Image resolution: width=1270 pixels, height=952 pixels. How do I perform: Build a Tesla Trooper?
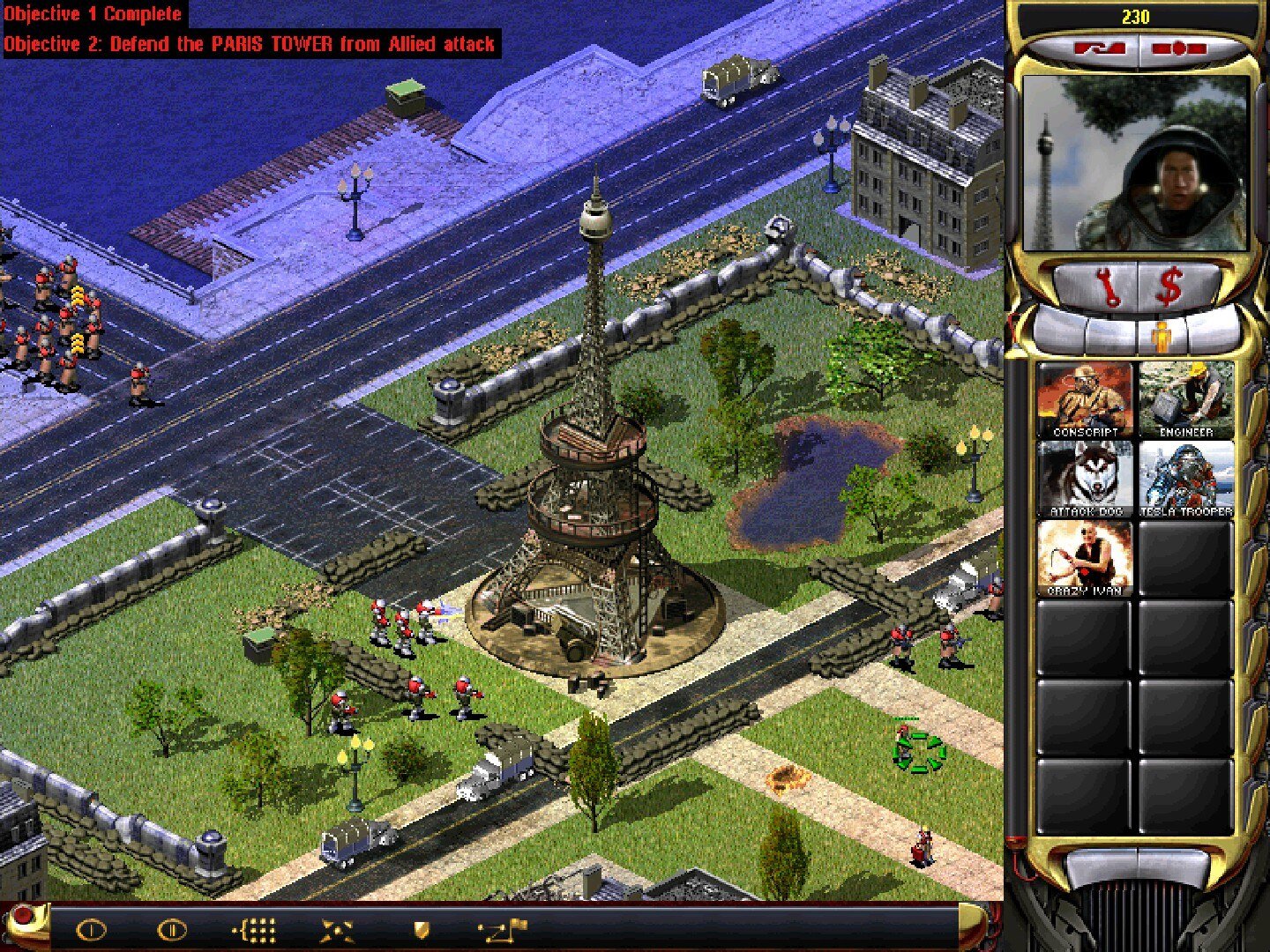pos(1185,479)
